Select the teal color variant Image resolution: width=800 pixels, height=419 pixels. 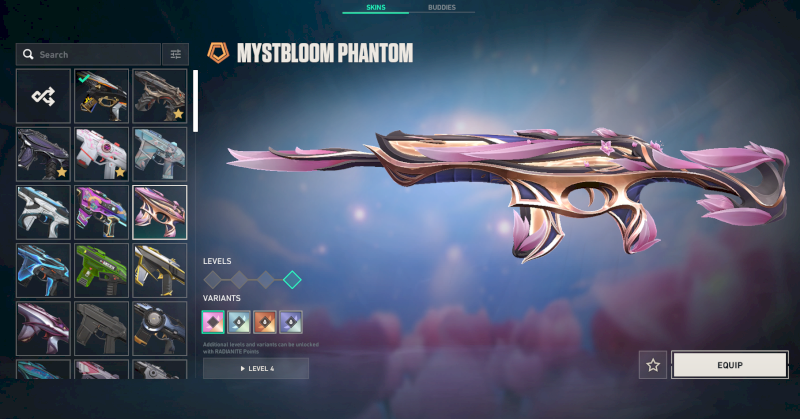pos(240,322)
